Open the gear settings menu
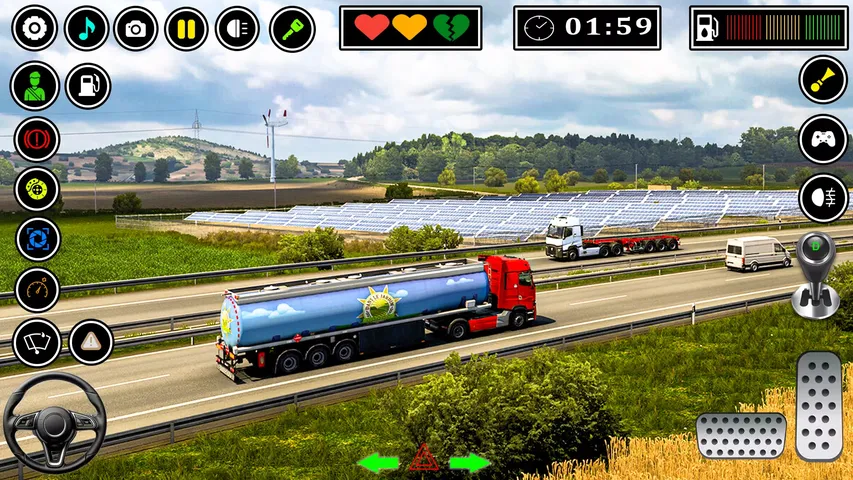The width and height of the screenshot is (853, 480). point(34,29)
